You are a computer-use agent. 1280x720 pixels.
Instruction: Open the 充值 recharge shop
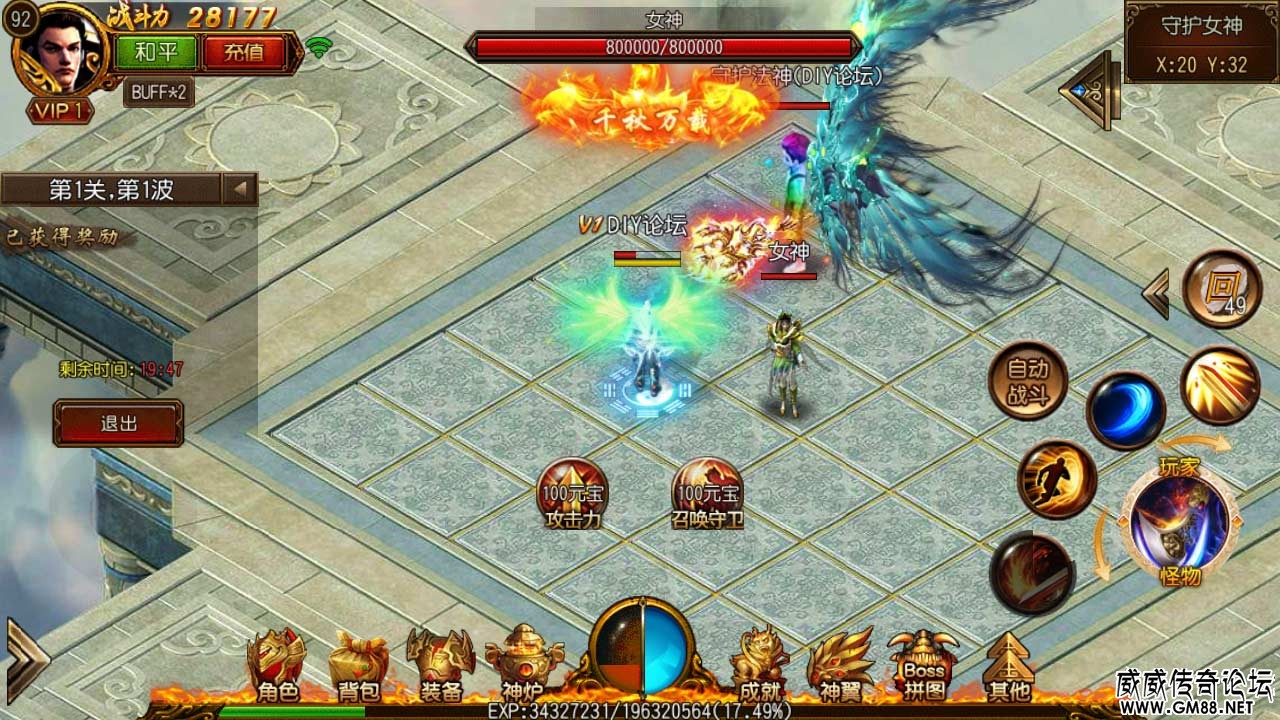point(244,52)
